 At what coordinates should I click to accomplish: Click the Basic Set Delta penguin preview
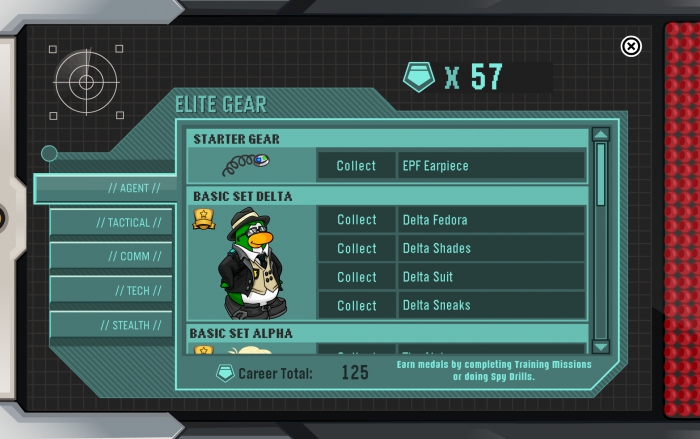[250, 264]
